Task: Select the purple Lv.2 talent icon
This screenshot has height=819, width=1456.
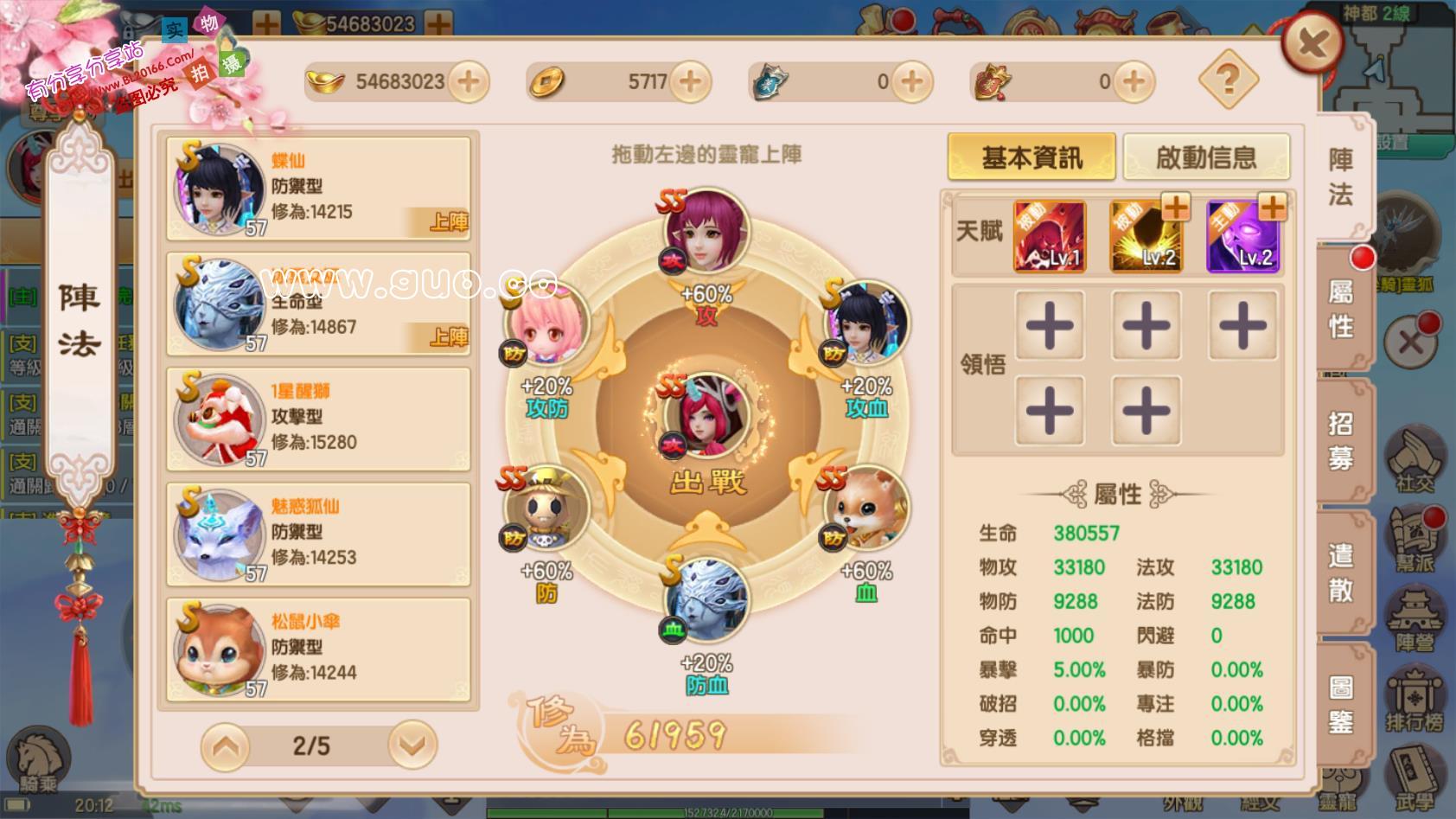Action: [x=1242, y=236]
